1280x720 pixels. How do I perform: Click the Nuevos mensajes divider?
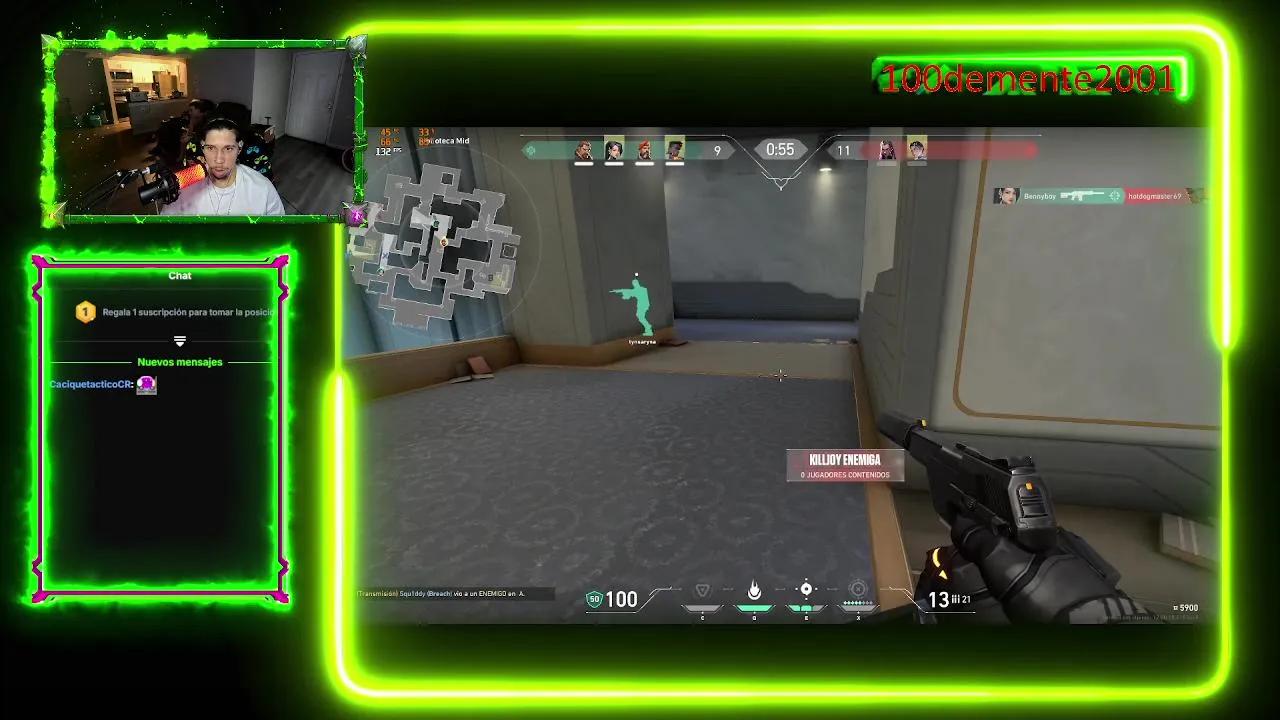pos(180,362)
